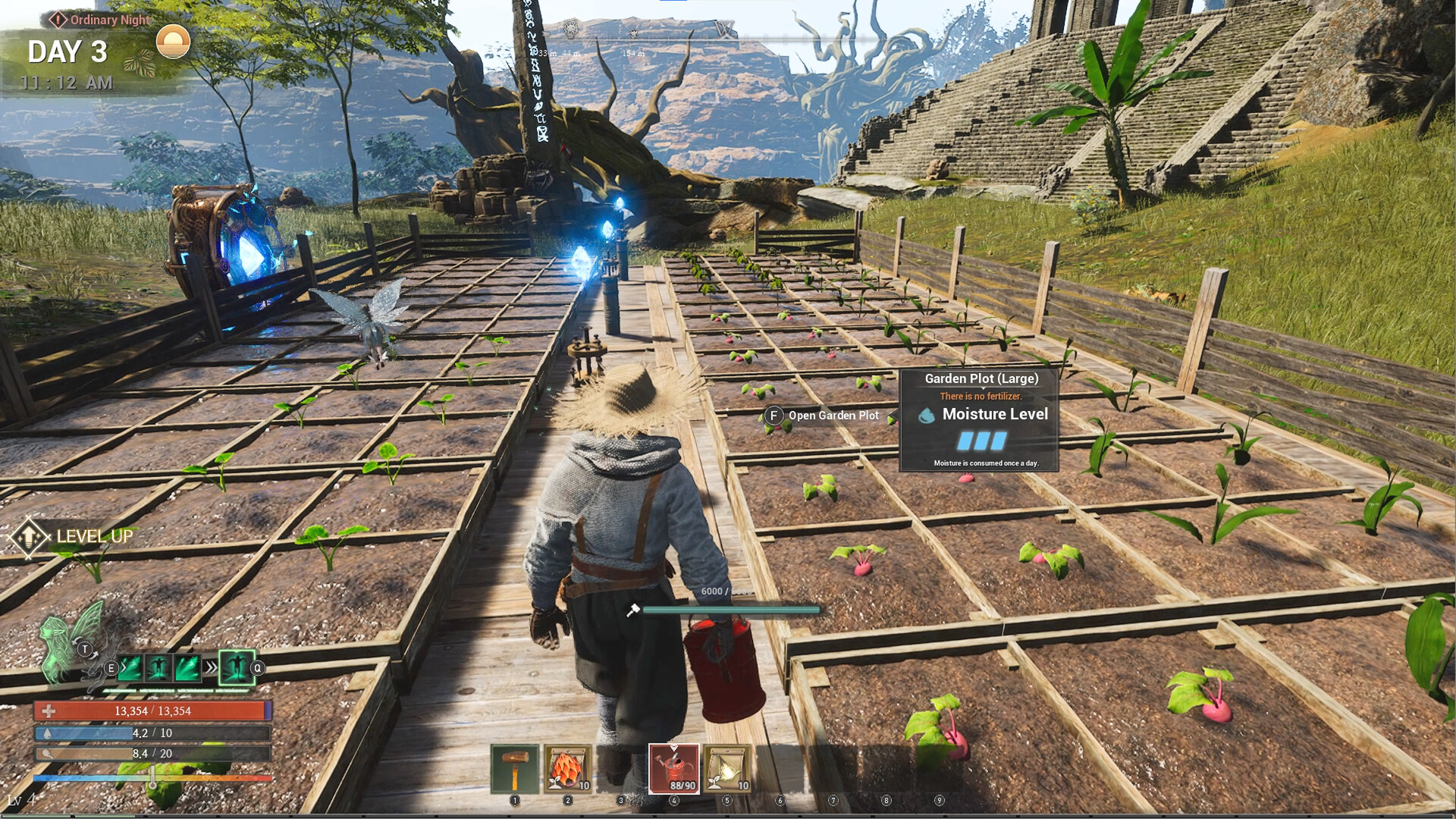This screenshot has height=819, width=1456.
Task: Select the red watering can slot
Action: pos(674,768)
